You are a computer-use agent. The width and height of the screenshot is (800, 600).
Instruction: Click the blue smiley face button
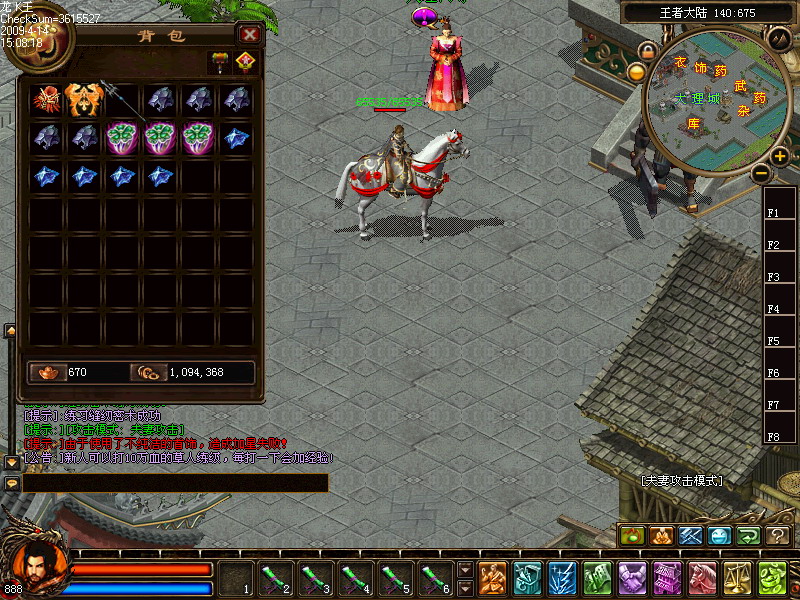pyautogui.click(x=720, y=536)
